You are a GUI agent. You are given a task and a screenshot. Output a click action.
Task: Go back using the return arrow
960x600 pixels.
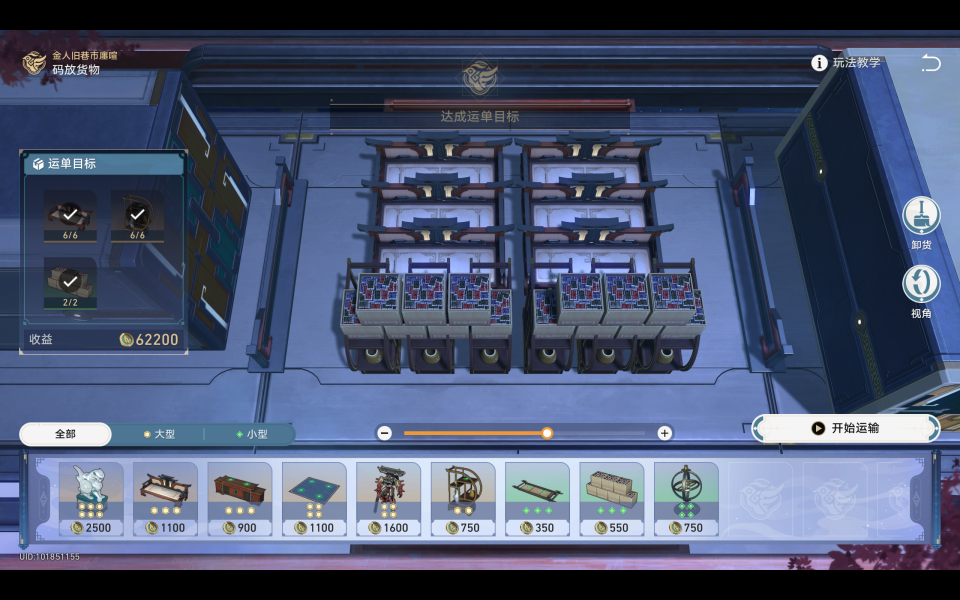pos(931,63)
